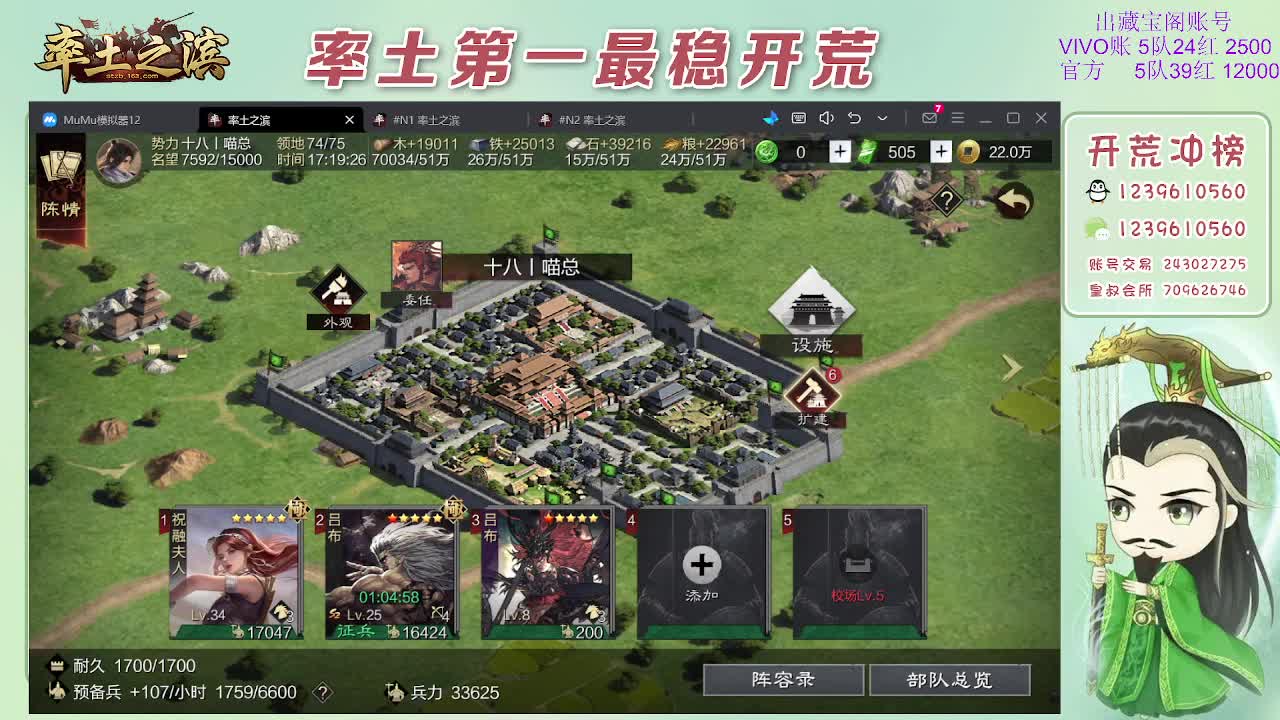Open the hamburger menu in emulator titlebar
Image resolution: width=1280 pixels, height=720 pixels.
click(x=958, y=117)
